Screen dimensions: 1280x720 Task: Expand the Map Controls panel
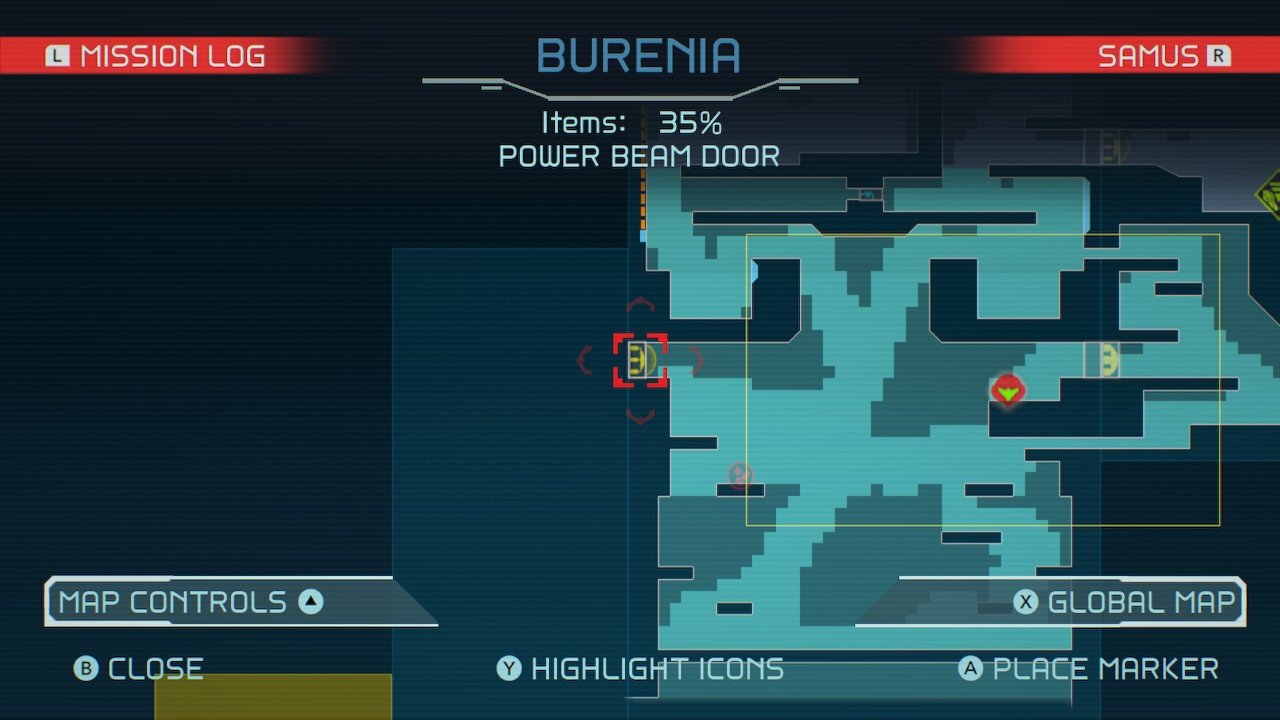(190, 602)
